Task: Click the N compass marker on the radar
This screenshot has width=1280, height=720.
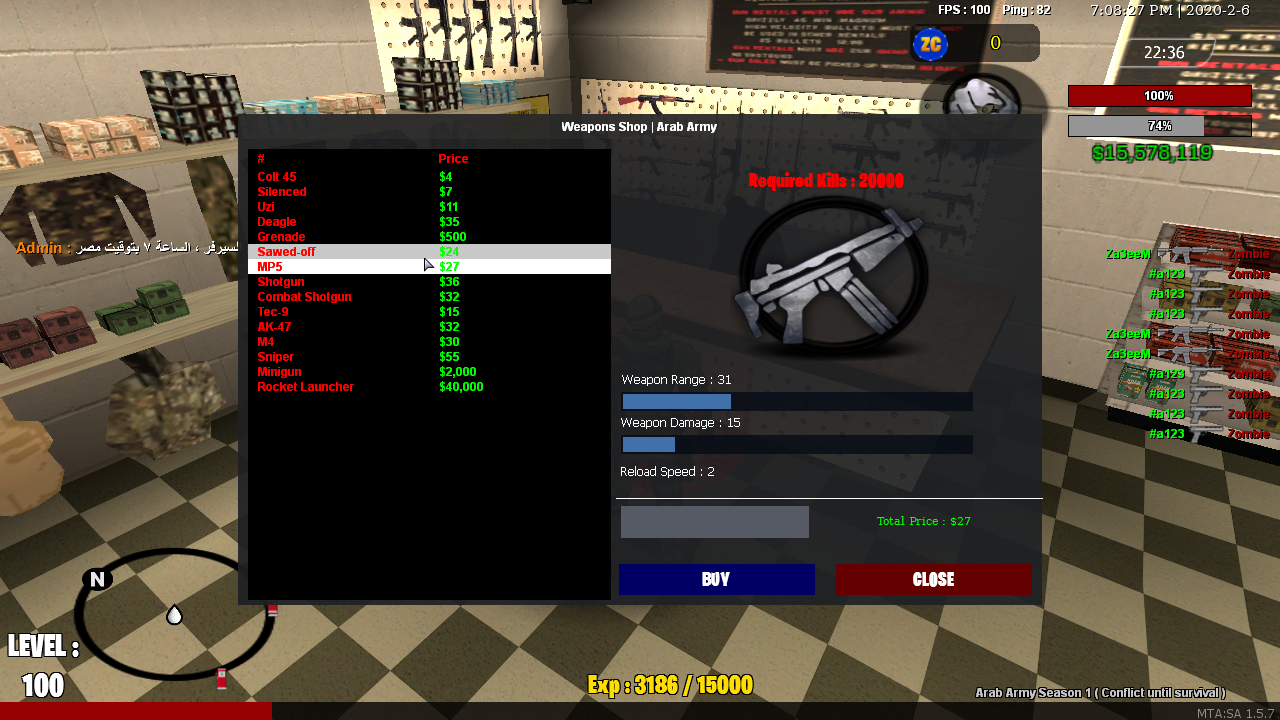Action: [x=95, y=578]
